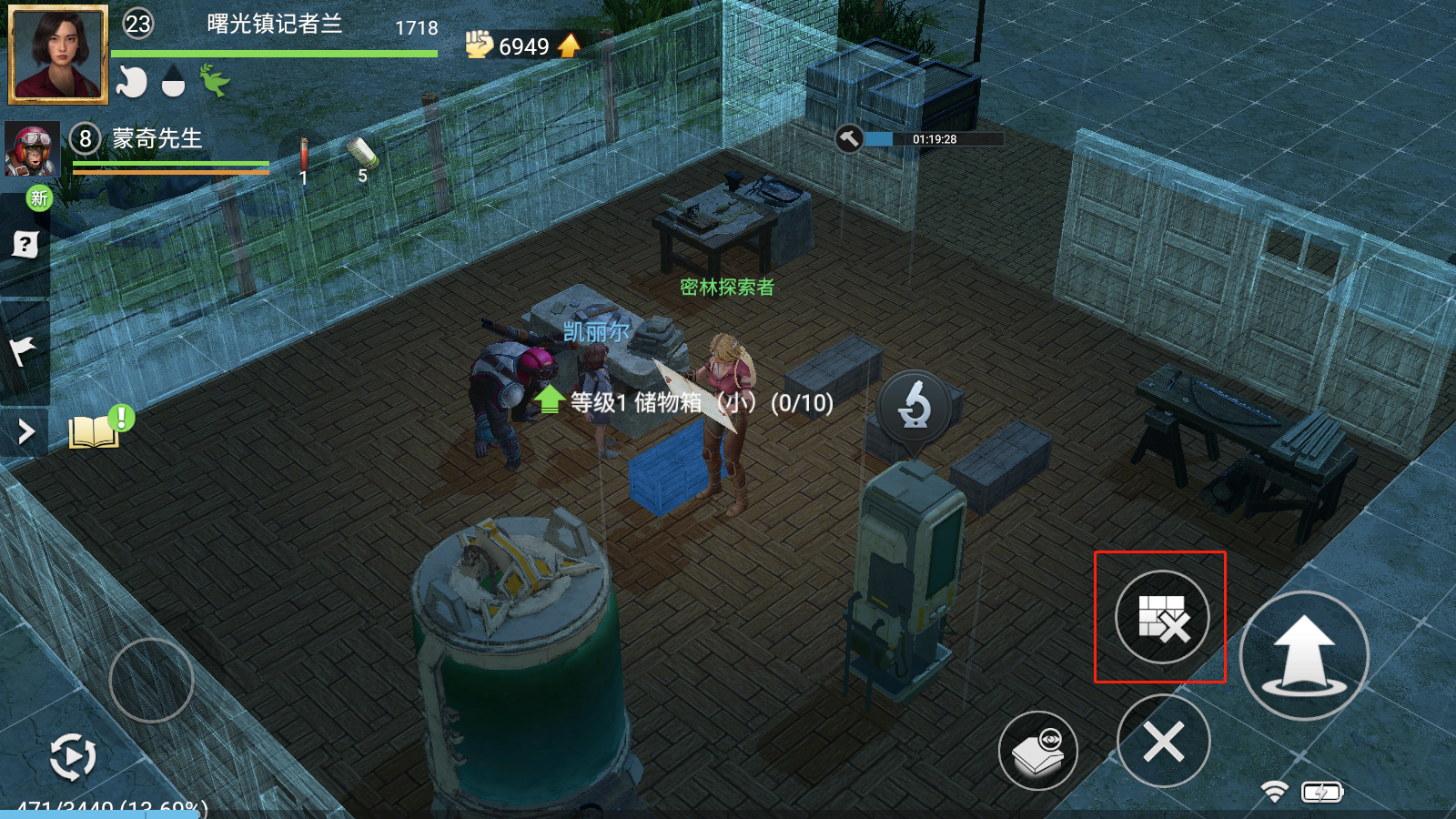Open the question mark help icon
1456x819 pixels.
click(x=25, y=244)
